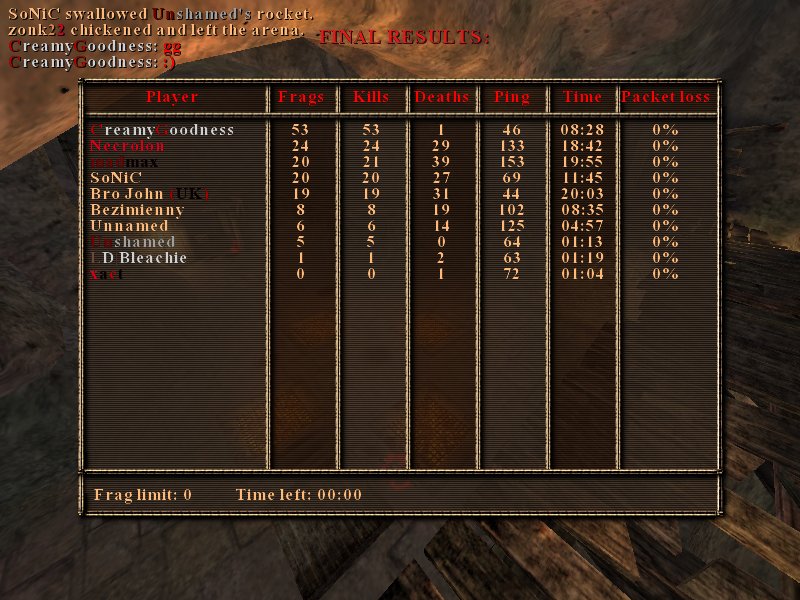The width and height of the screenshot is (800, 600).
Task: Select the LD Bleachie row
Action: click(x=138, y=258)
